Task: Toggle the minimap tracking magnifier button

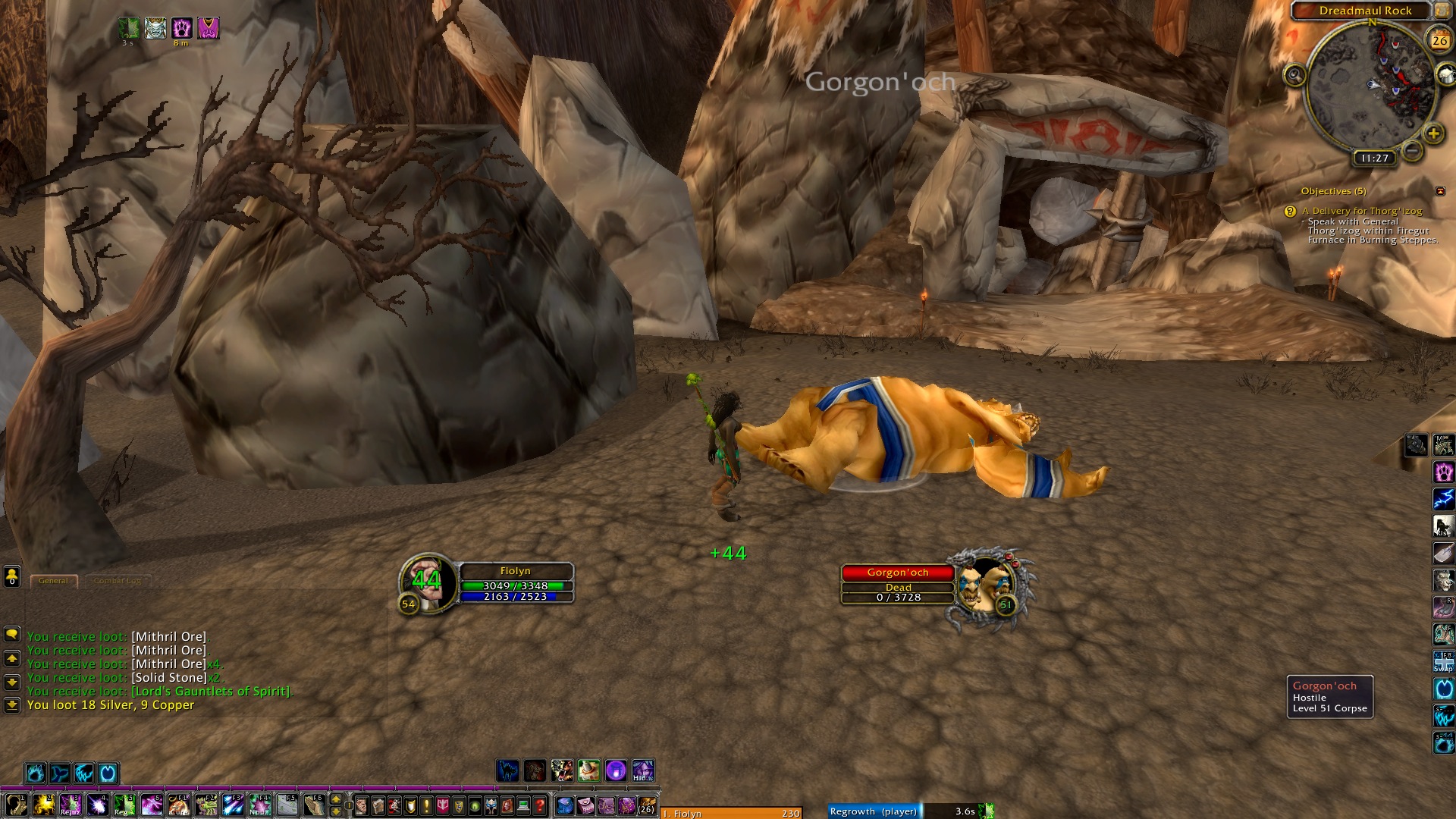Action: 1294,75
